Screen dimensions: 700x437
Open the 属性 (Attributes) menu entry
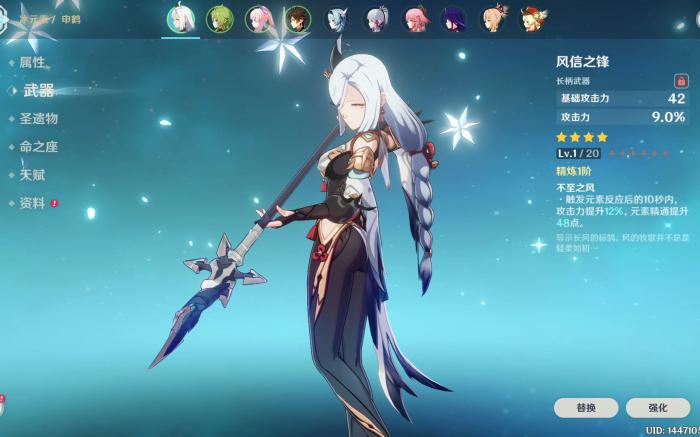click(31, 62)
